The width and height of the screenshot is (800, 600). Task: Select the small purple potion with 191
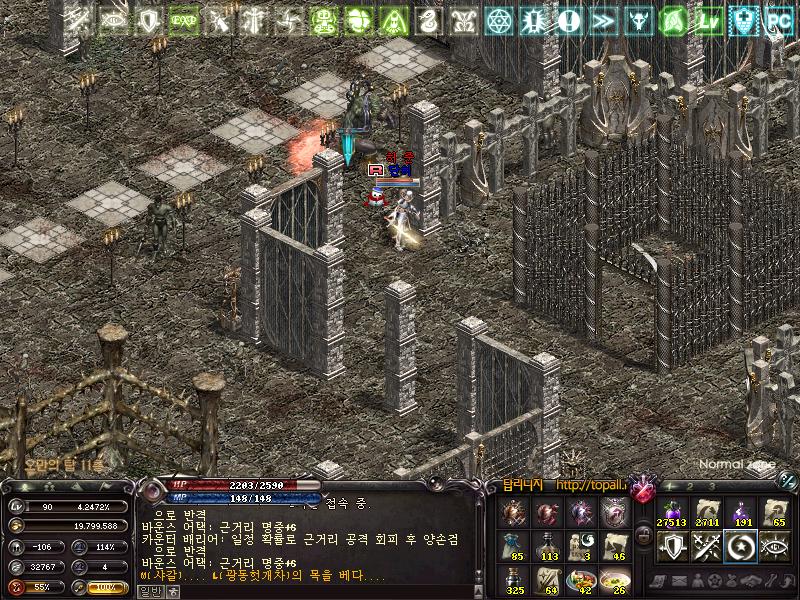(x=742, y=511)
